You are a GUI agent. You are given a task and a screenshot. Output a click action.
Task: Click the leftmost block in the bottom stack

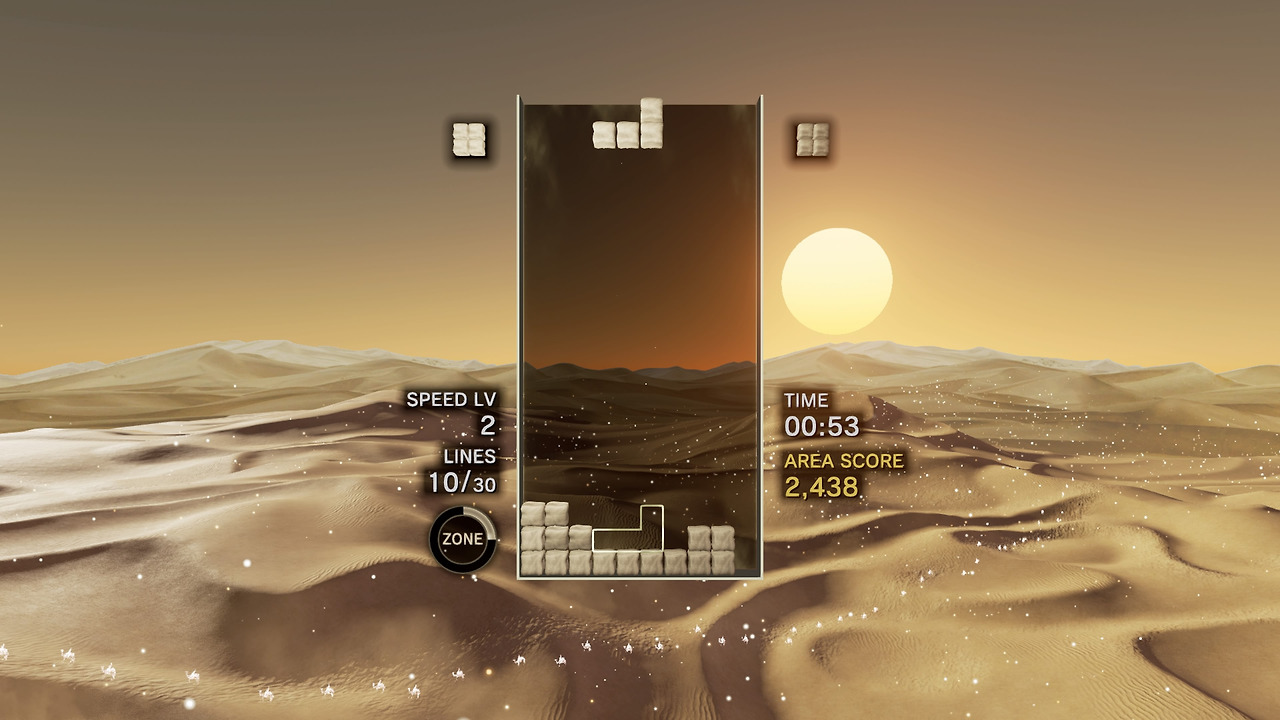[x=530, y=562]
